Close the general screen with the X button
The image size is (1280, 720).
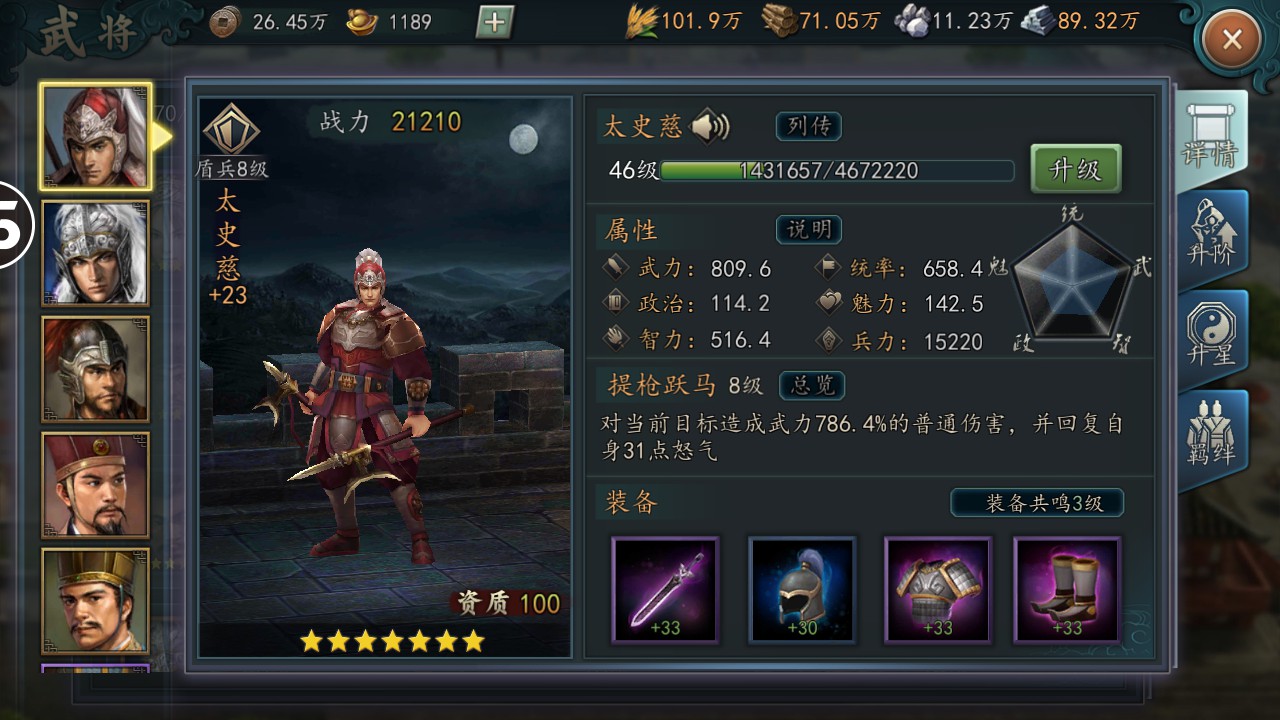tap(1232, 40)
